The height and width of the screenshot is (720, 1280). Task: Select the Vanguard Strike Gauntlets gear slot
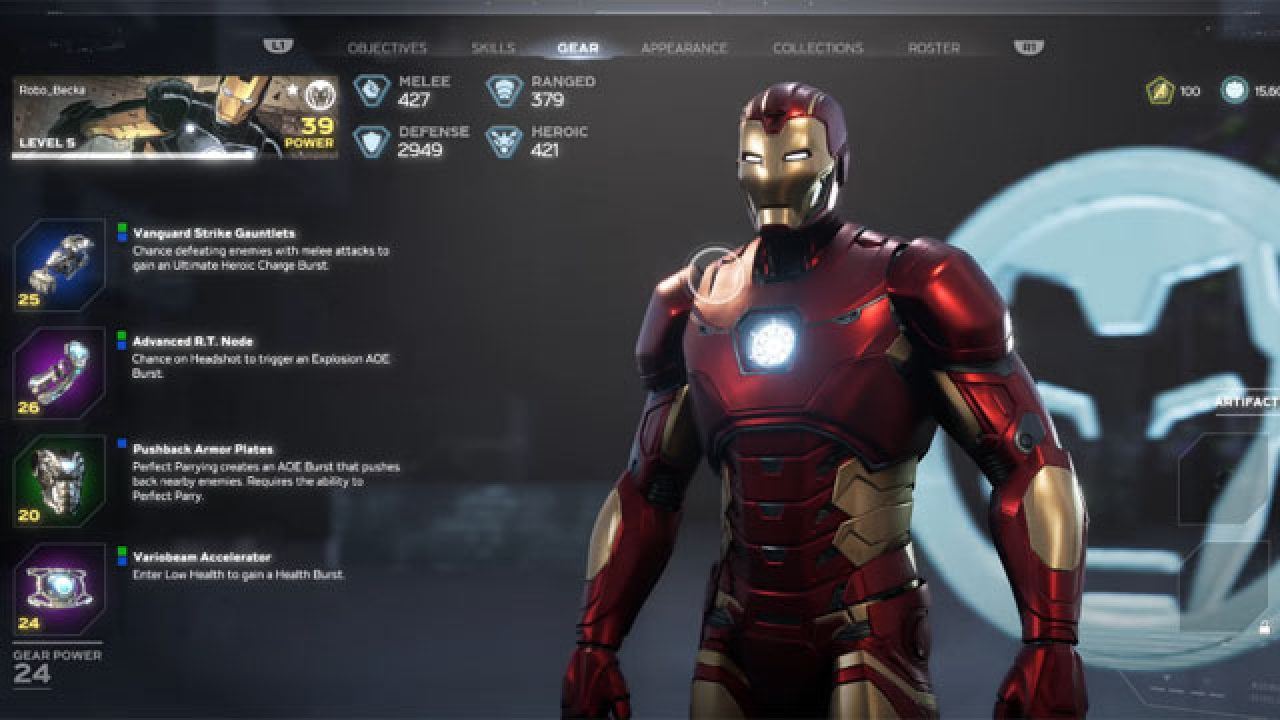pos(60,265)
